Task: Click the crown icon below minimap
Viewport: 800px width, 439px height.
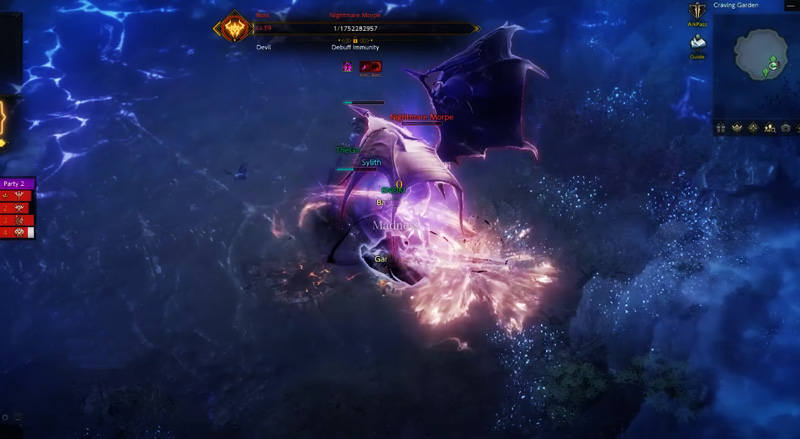Action: pos(737,128)
